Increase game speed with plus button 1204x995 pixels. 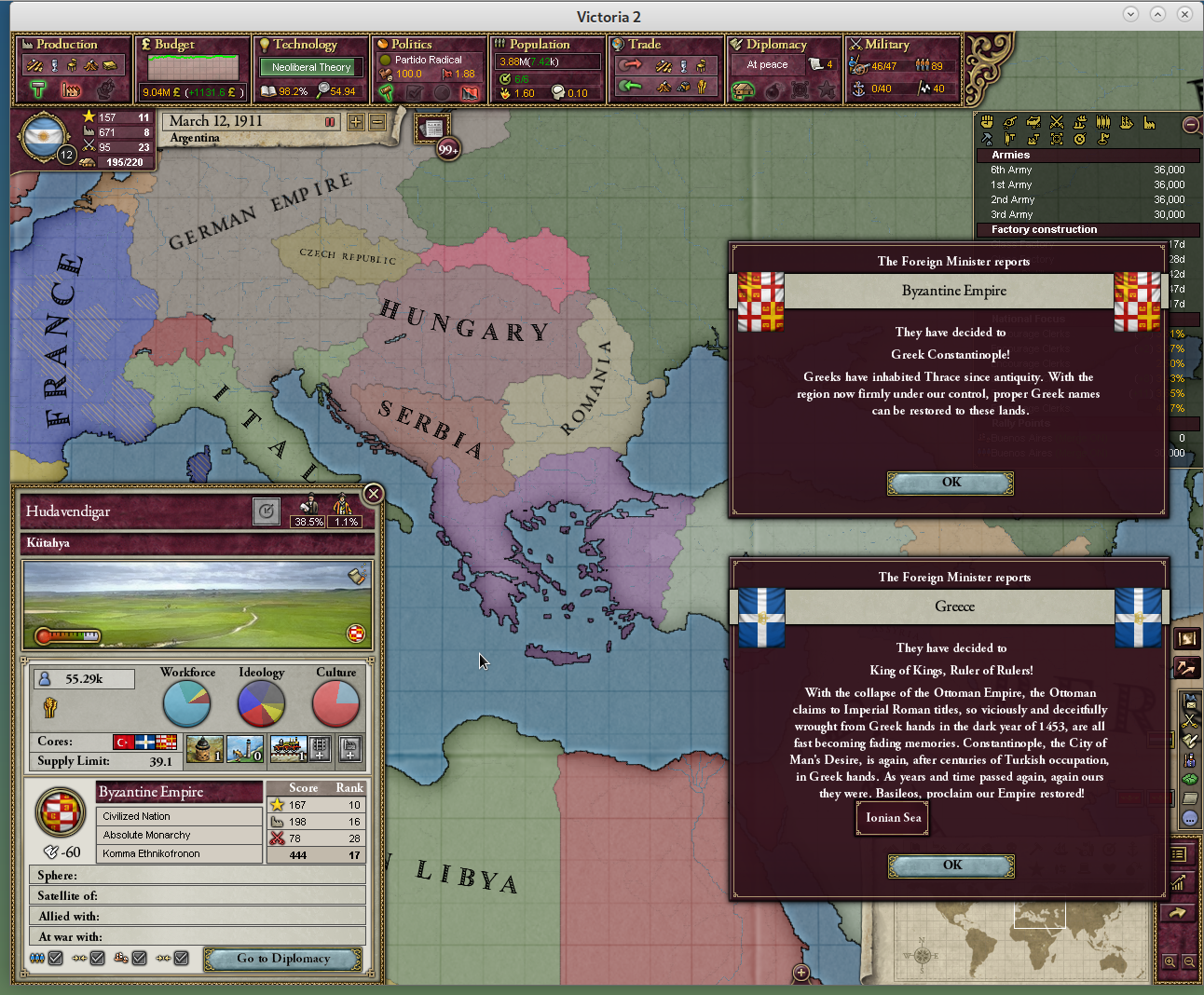[x=356, y=122]
